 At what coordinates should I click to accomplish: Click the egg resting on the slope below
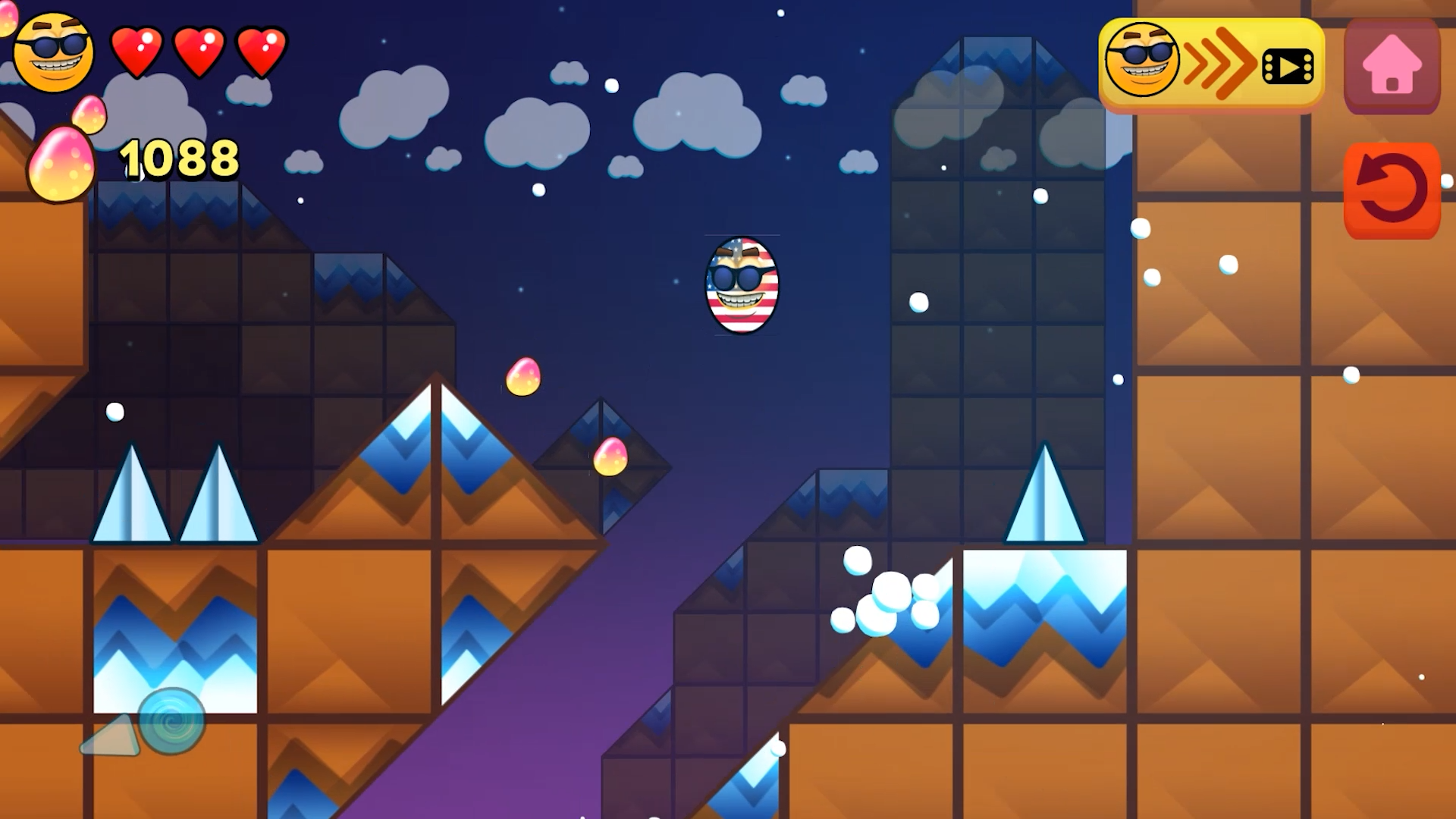612,457
